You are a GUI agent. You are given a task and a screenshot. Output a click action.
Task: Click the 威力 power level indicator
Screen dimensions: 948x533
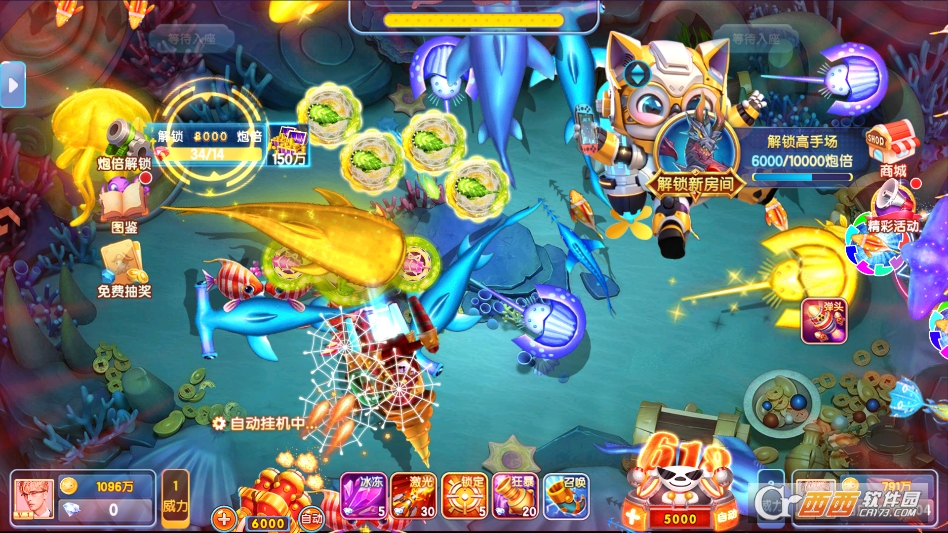(x=175, y=498)
